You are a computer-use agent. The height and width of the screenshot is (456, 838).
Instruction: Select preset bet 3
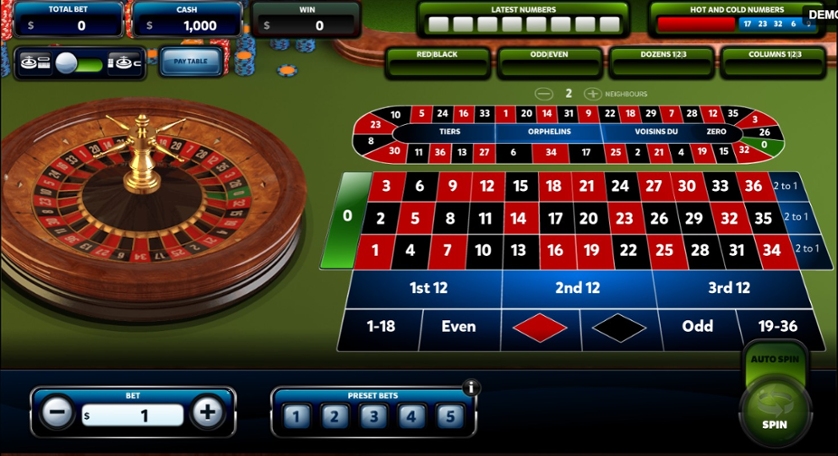(372, 416)
